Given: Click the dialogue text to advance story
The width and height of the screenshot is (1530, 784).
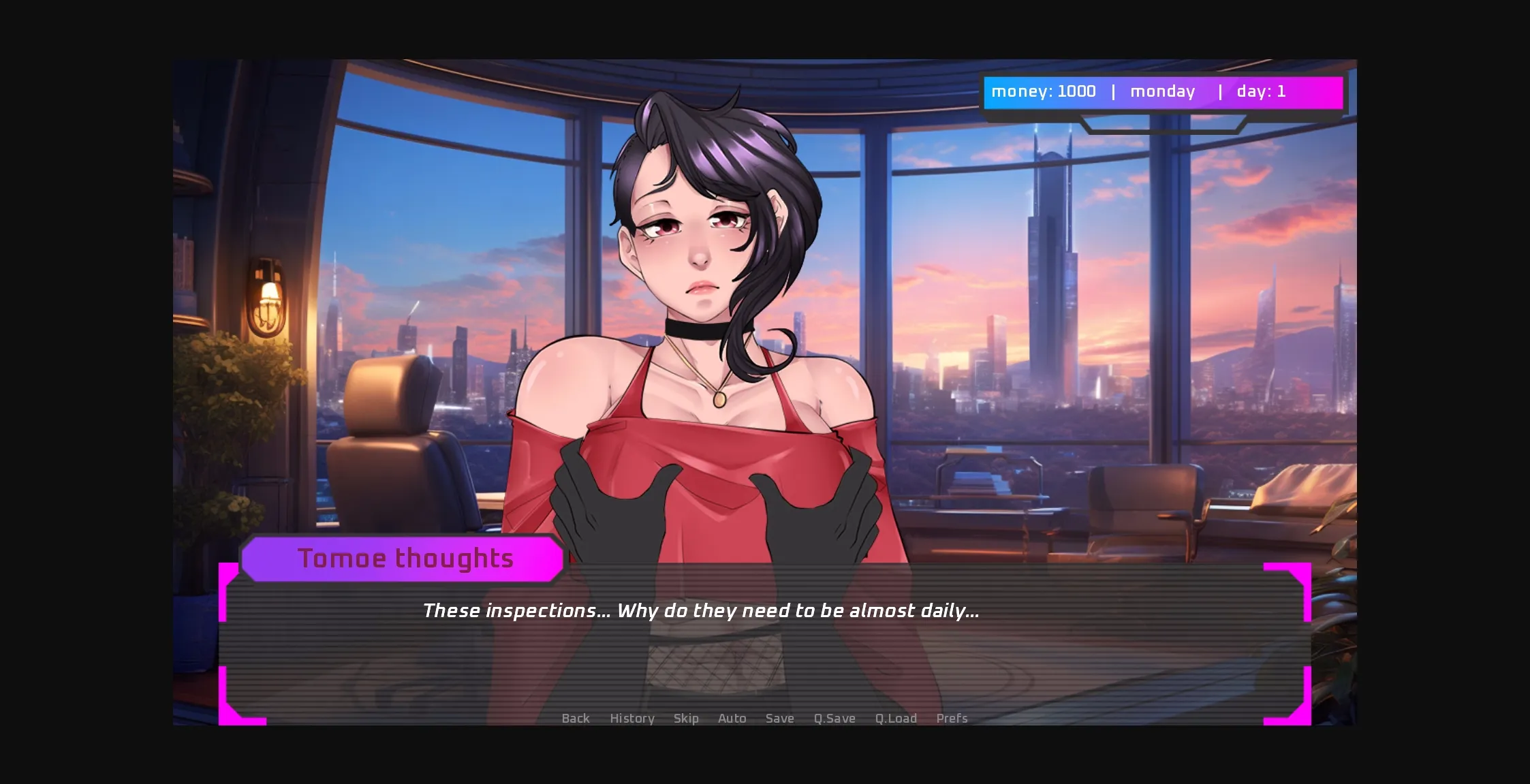Looking at the screenshot, I should pyautogui.click(x=702, y=611).
